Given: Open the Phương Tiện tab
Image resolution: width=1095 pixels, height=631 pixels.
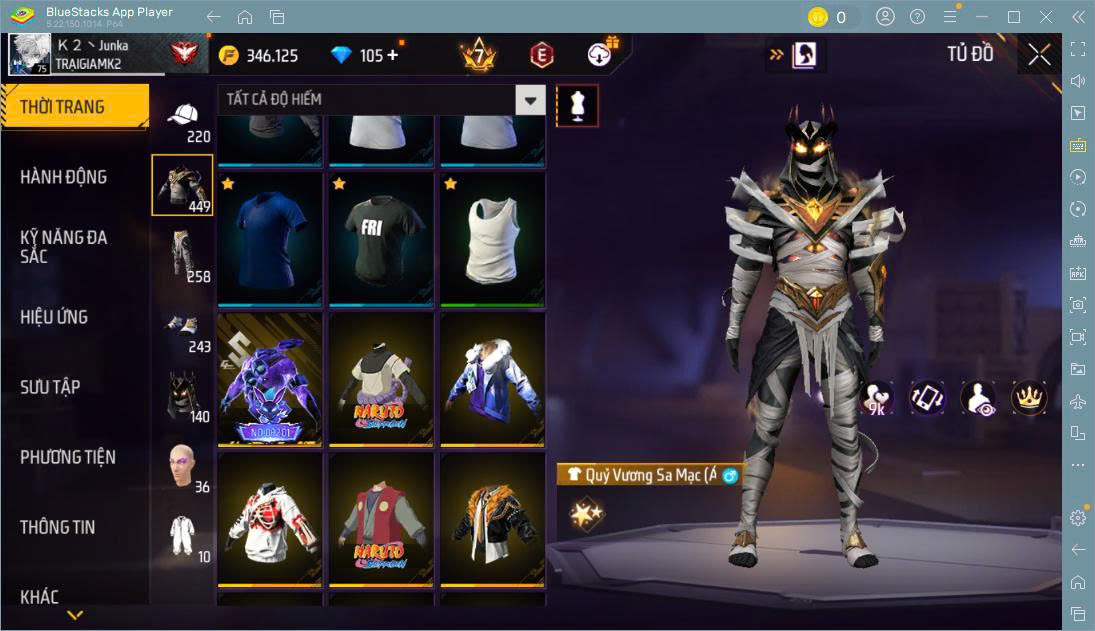Looking at the screenshot, I should click(68, 457).
